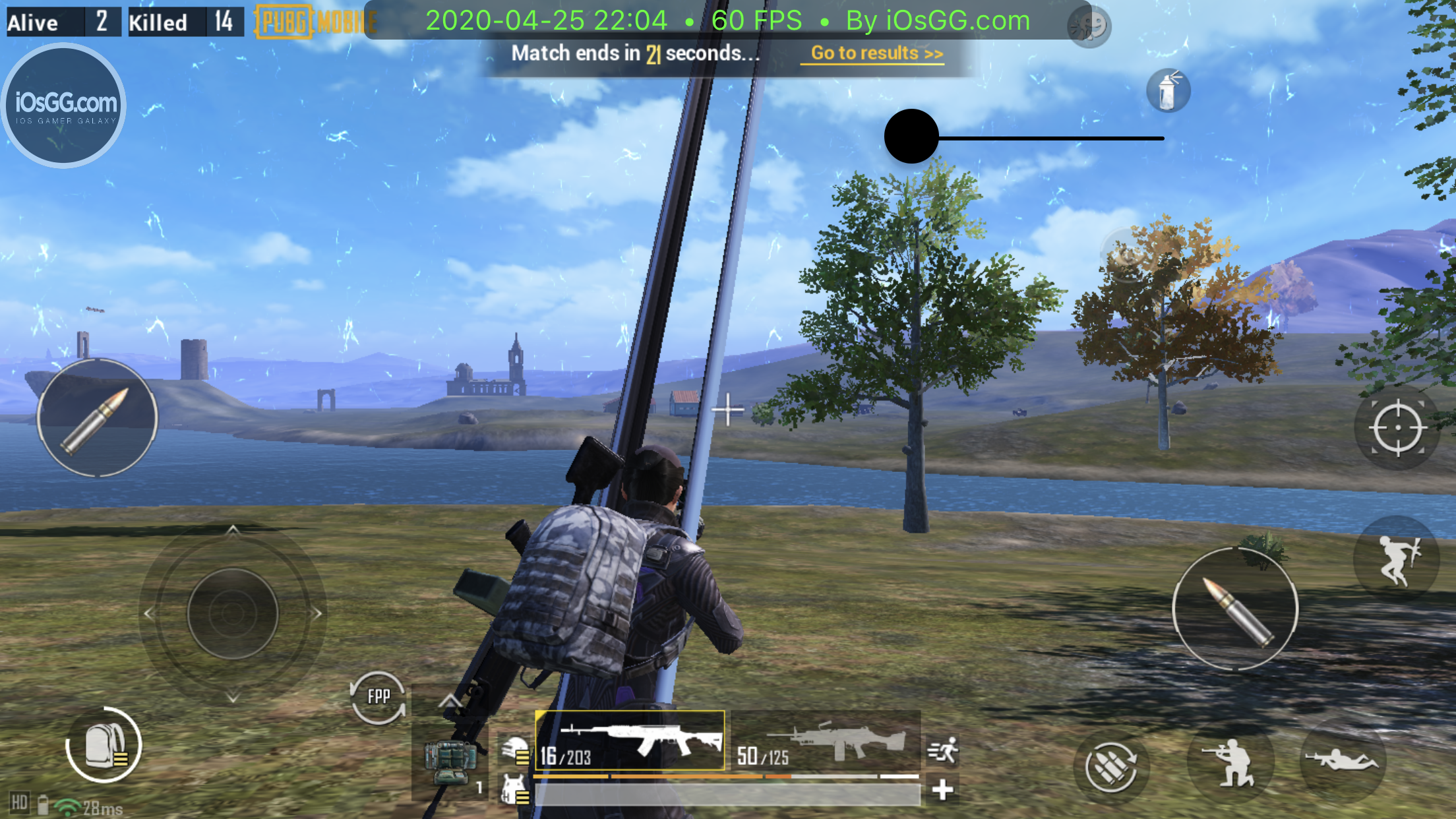Toggle the FPP camera perspective
This screenshot has width=1456, height=819.
(378, 697)
